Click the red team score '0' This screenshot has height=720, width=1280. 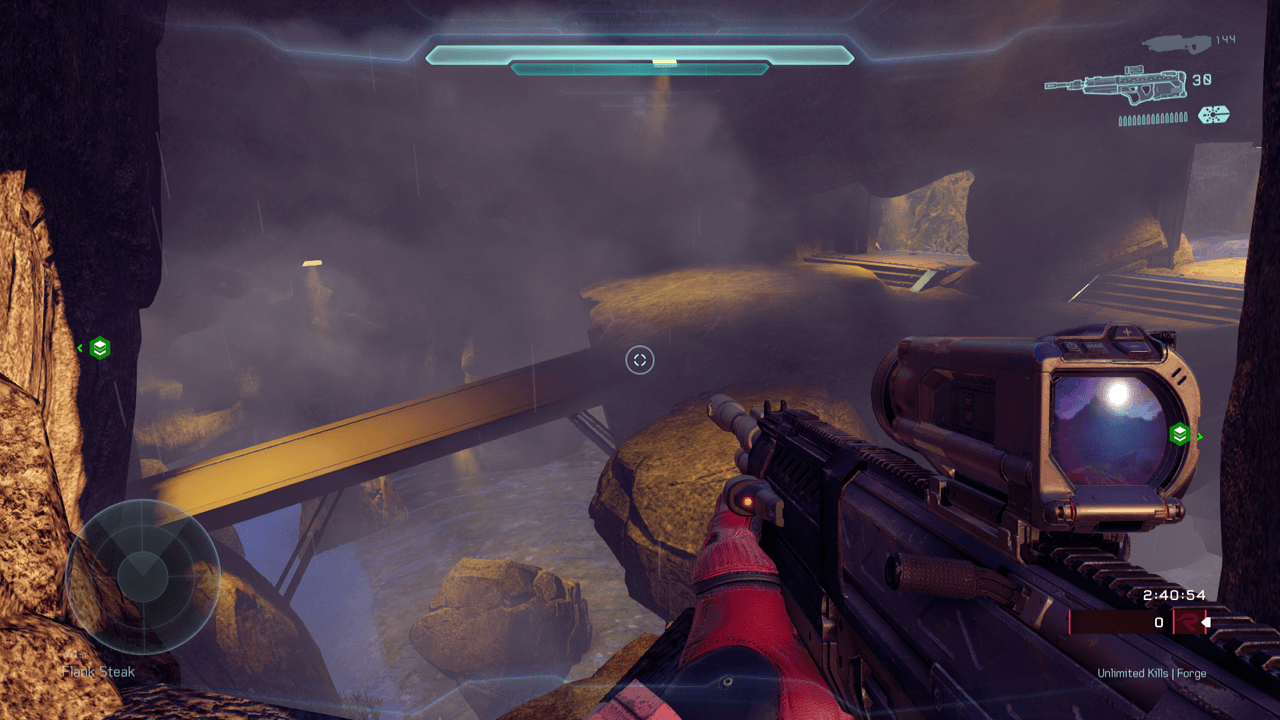click(1159, 621)
